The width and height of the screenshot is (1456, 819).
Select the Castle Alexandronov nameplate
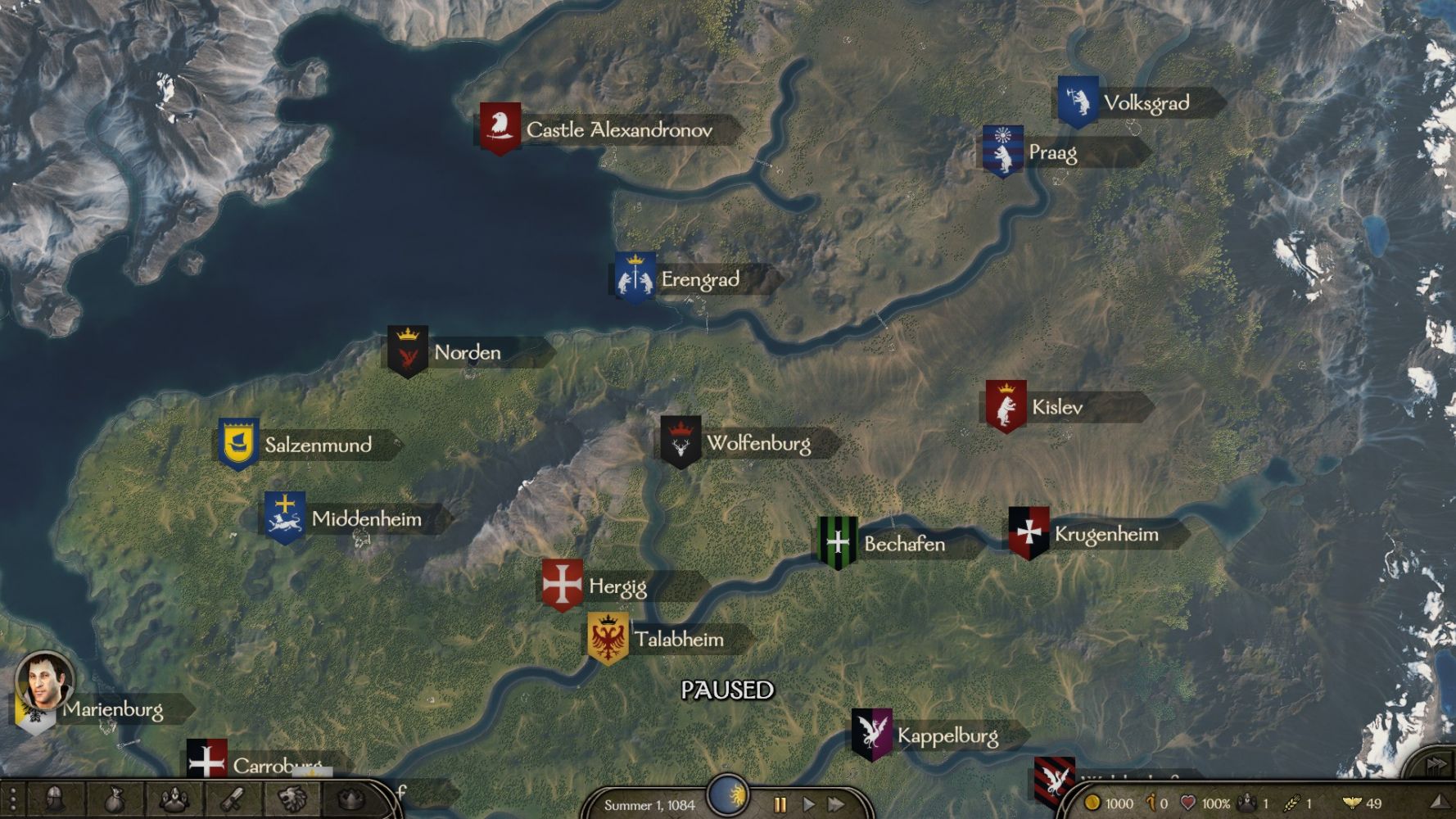click(618, 129)
